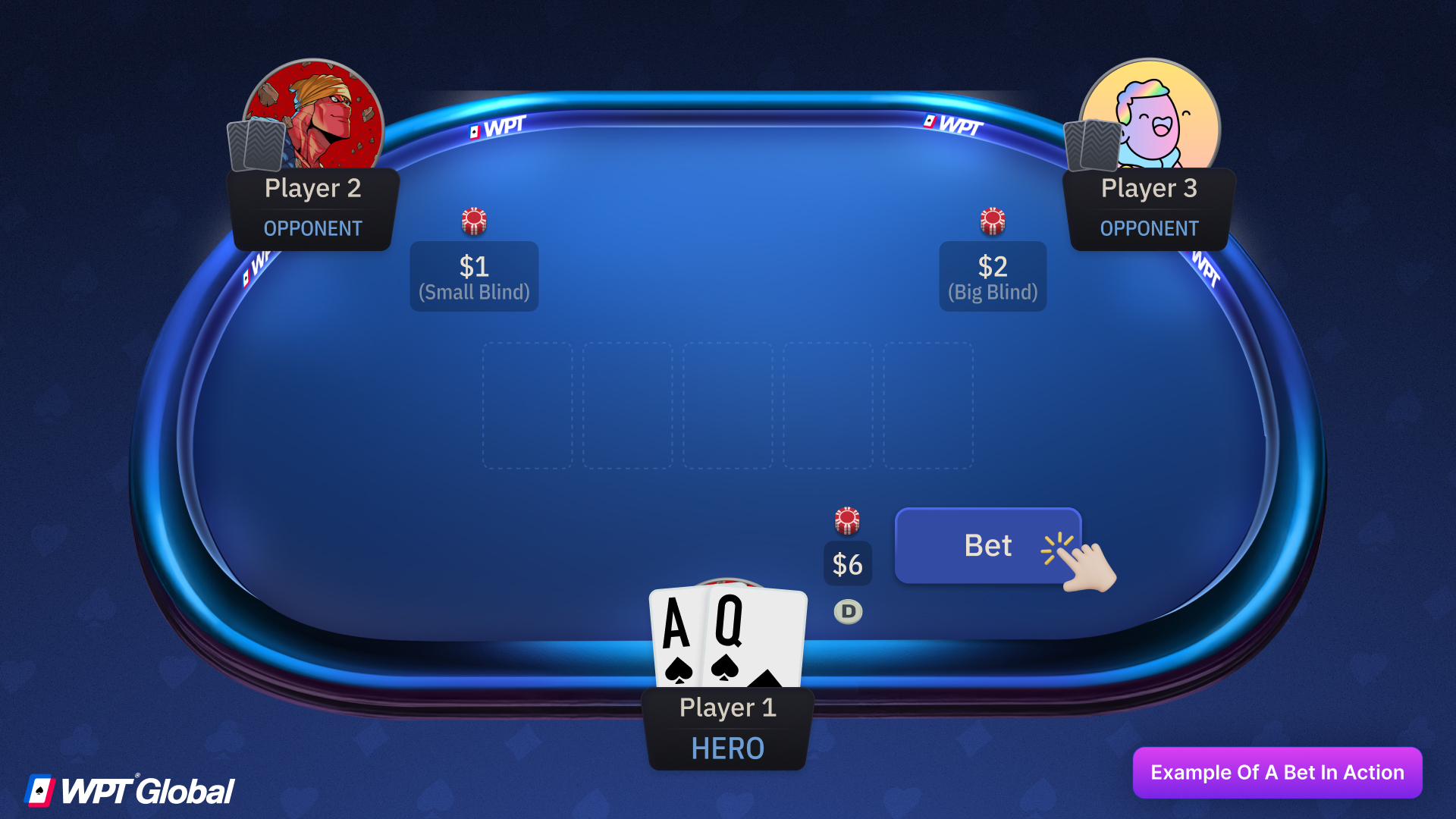Image resolution: width=1456 pixels, height=819 pixels.
Task: Open Player 1's HERO label panel
Action: (x=727, y=748)
